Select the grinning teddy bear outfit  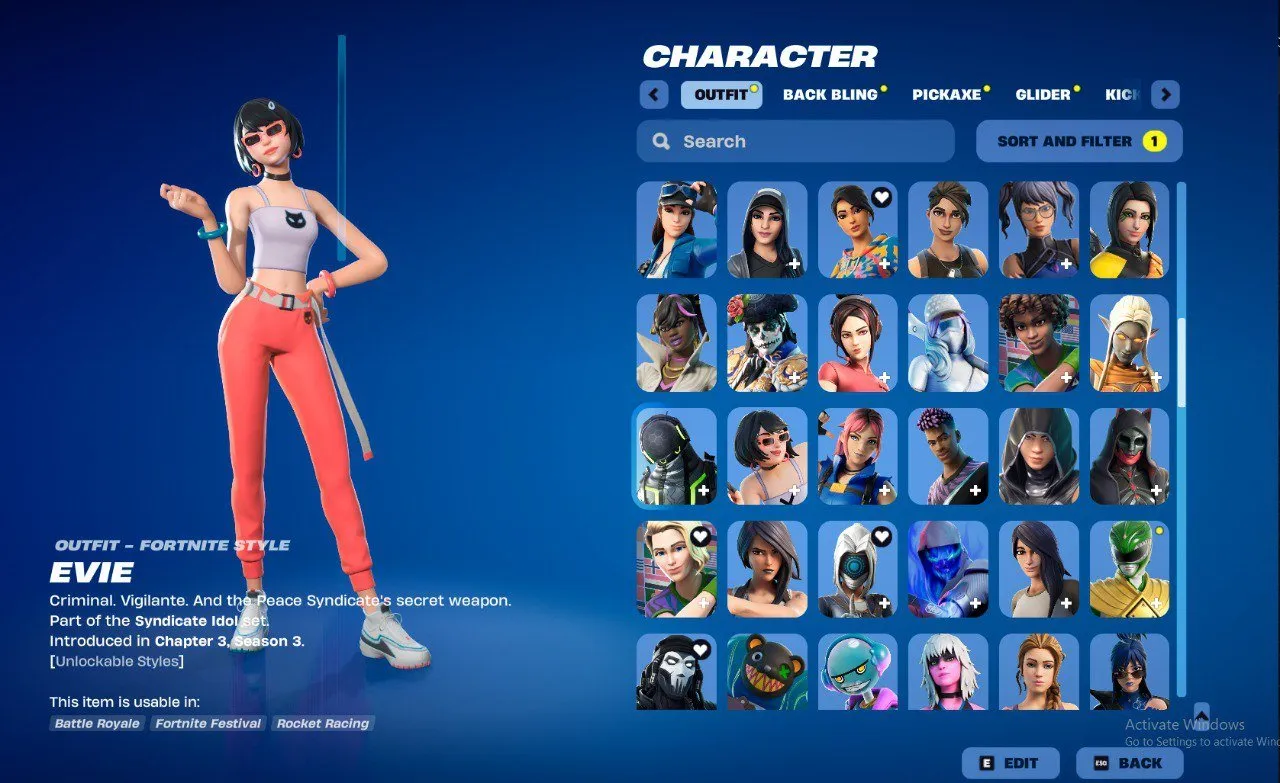point(766,672)
